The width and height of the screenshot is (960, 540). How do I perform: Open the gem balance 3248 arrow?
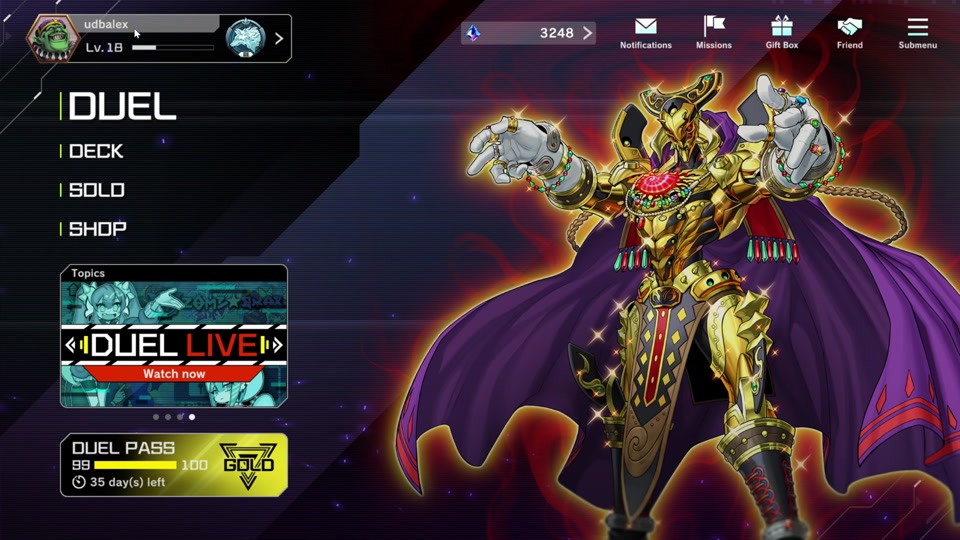(x=587, y=33)
